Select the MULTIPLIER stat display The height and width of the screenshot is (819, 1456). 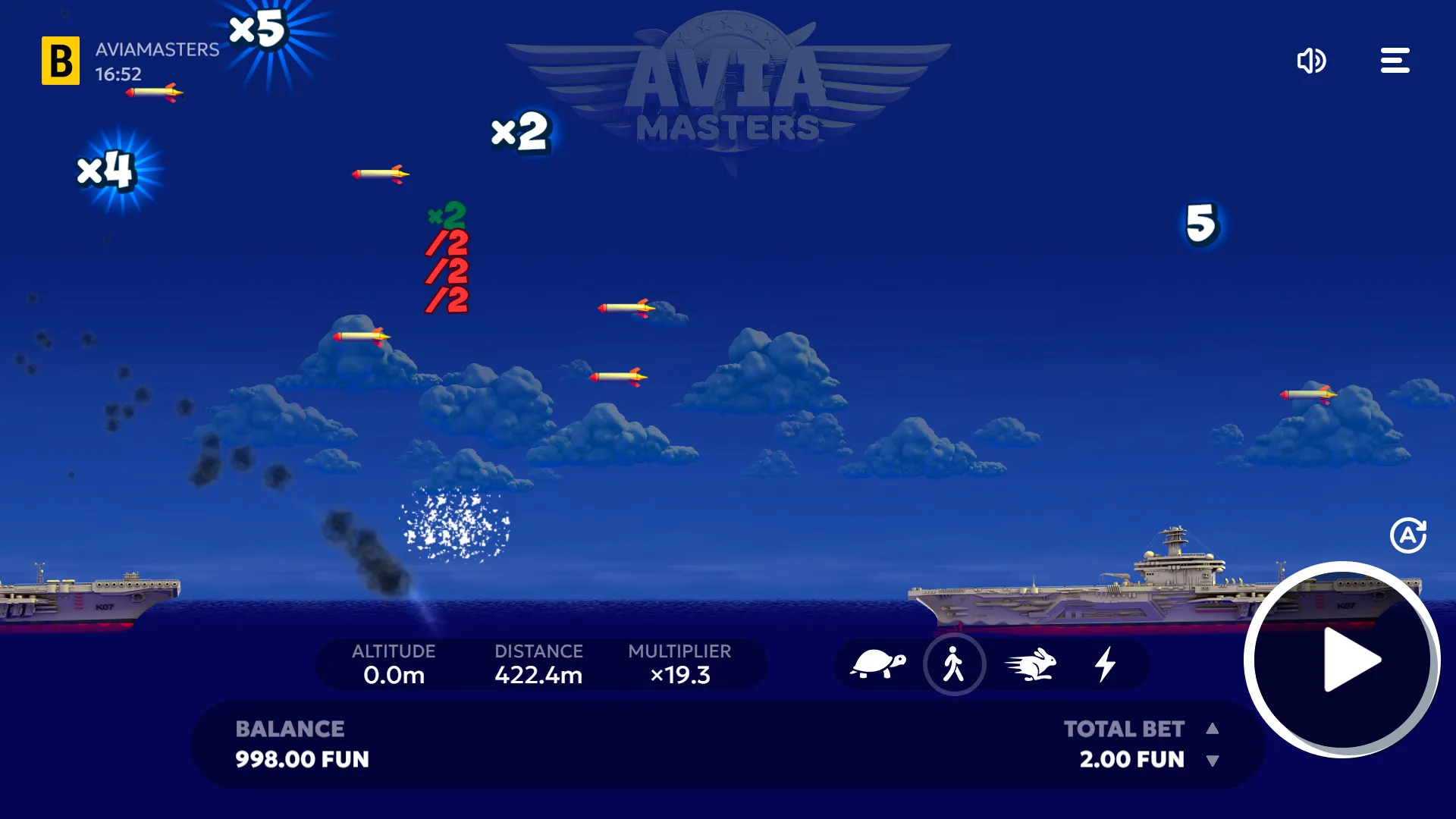coord(679,664)
